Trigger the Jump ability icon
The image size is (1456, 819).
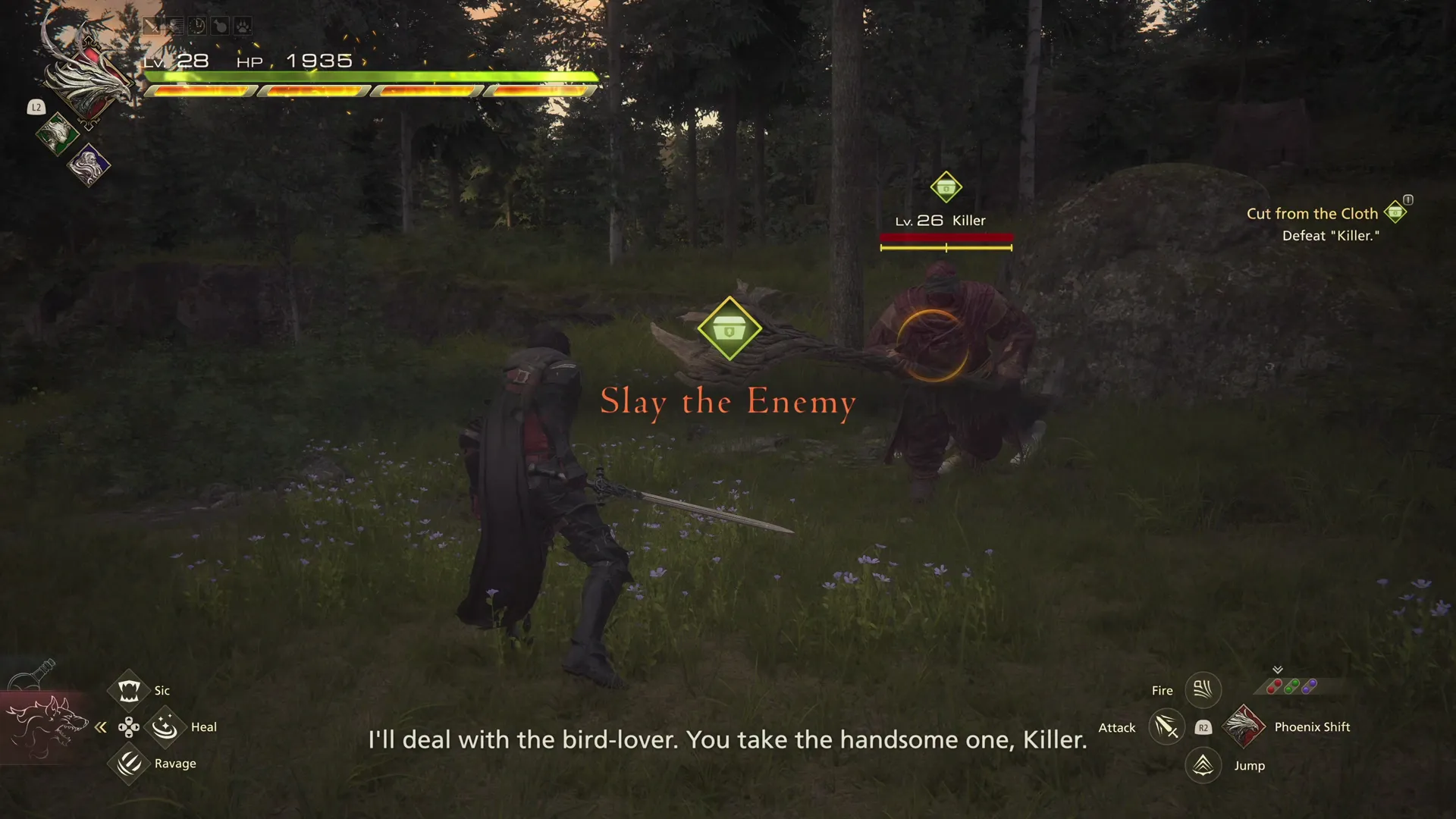pos(1203,765)
